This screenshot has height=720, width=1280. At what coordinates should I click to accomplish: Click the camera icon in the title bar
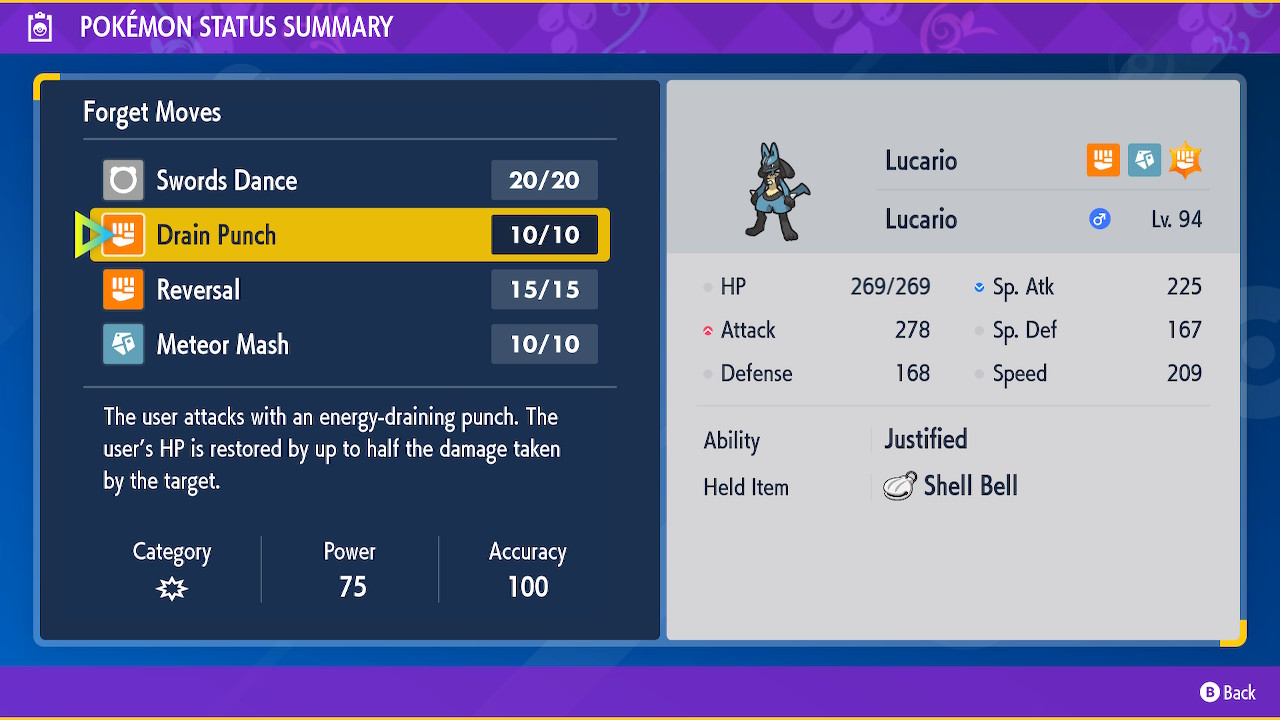tap(40, 26)
